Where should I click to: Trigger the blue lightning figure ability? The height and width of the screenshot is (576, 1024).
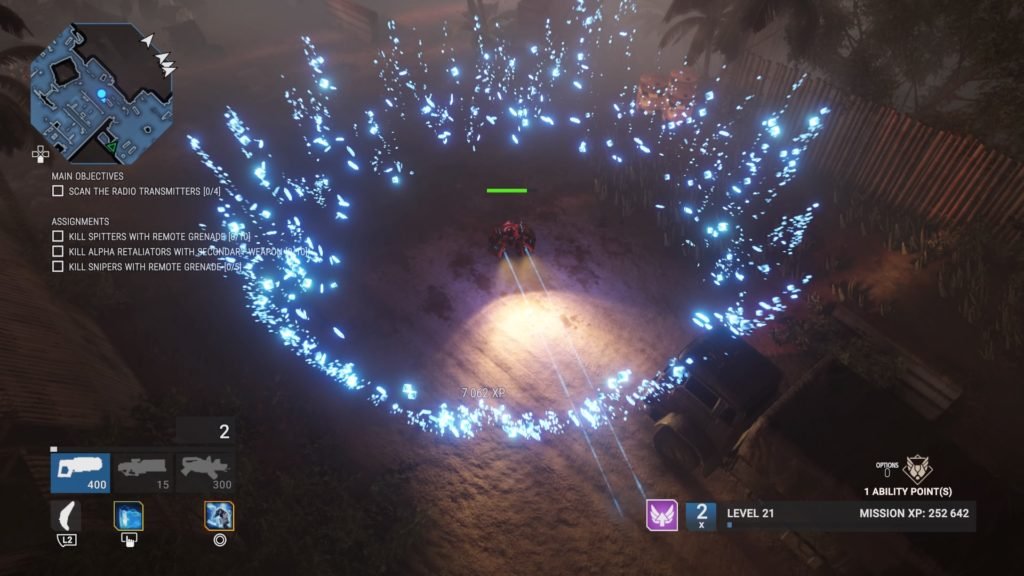(219, 516)
